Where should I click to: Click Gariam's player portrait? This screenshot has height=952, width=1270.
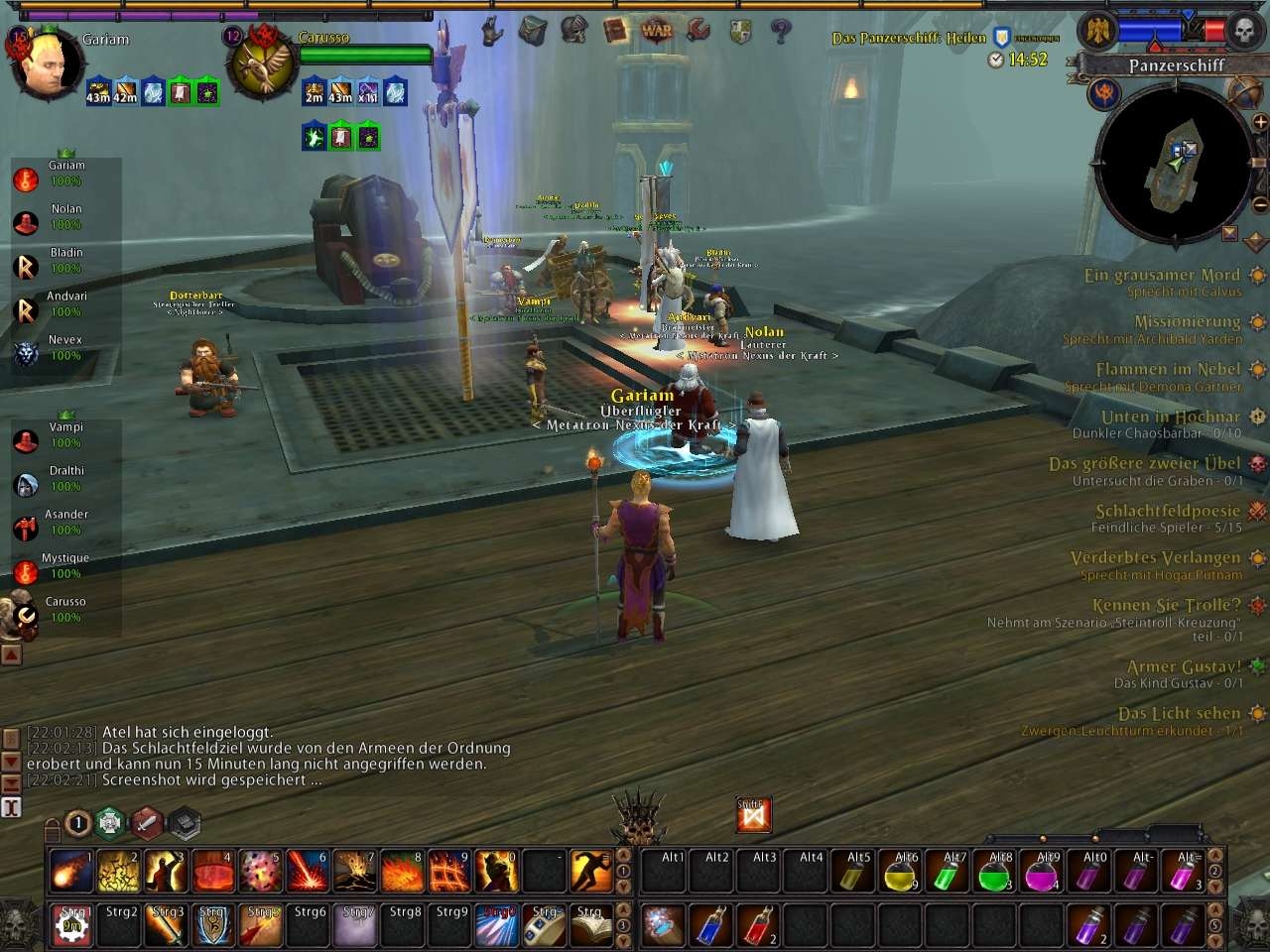pyautogui.click(x=46, y=63)
